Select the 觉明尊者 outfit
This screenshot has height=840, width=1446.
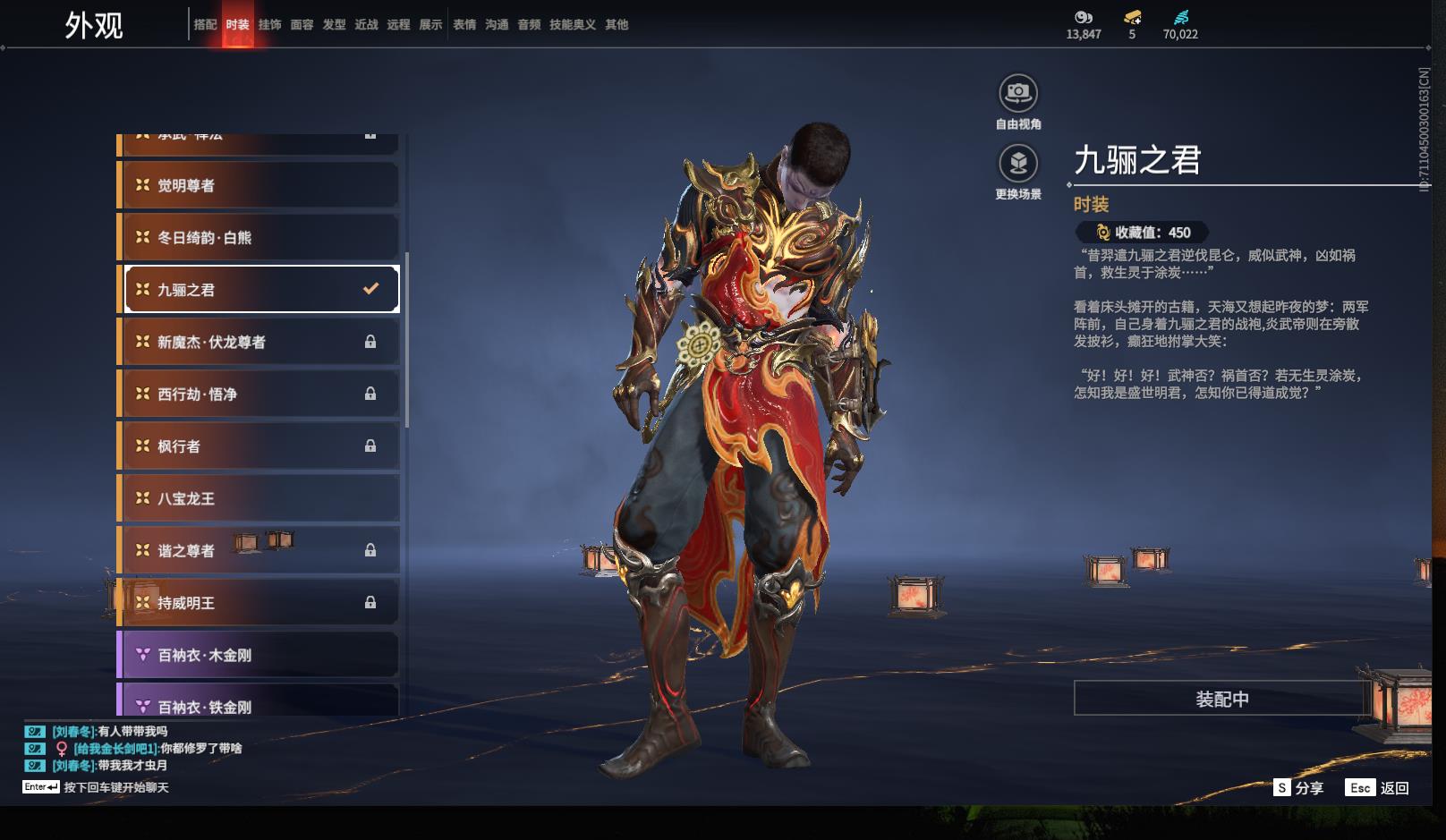point(259,185)
